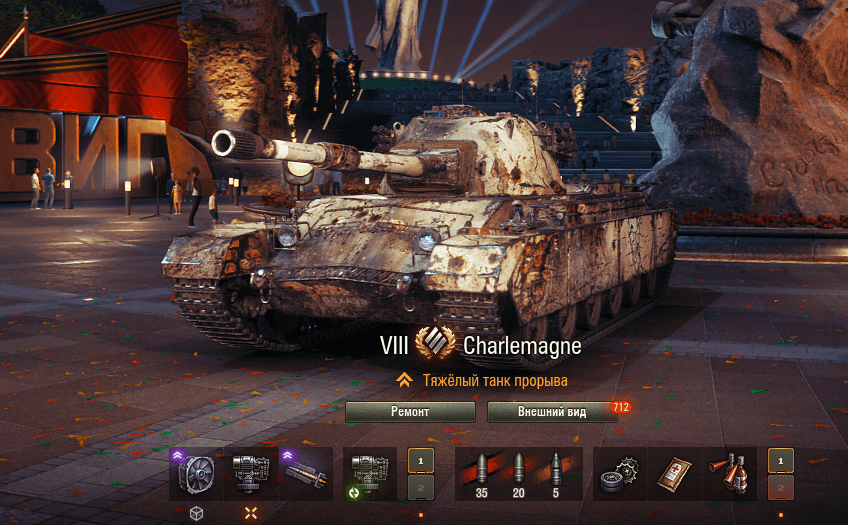
Task: Switch to equipment loadout 2 beside equipment slots
Action: click(x=421, y=487)
